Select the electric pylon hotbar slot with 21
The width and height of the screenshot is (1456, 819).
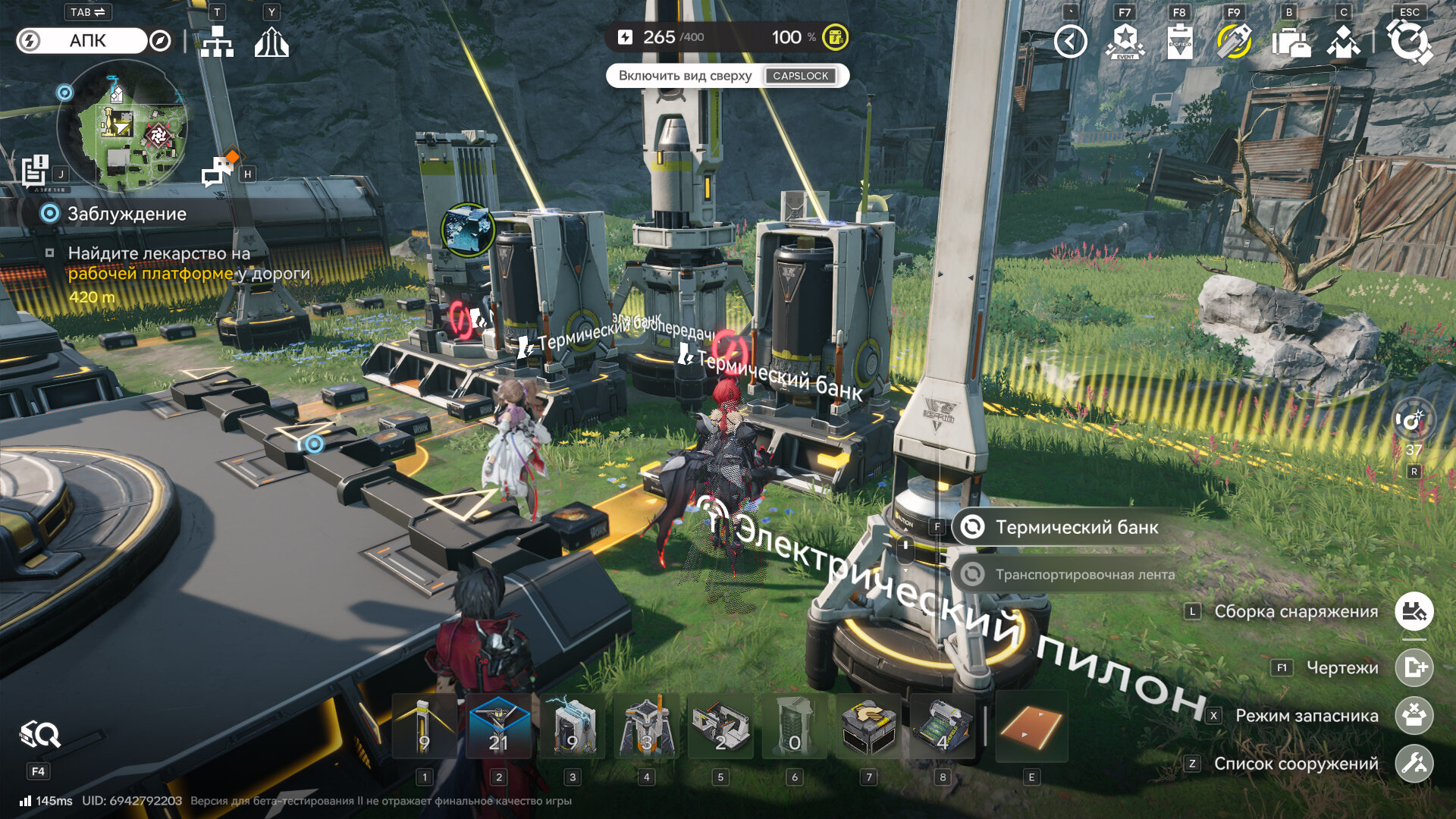498,726
